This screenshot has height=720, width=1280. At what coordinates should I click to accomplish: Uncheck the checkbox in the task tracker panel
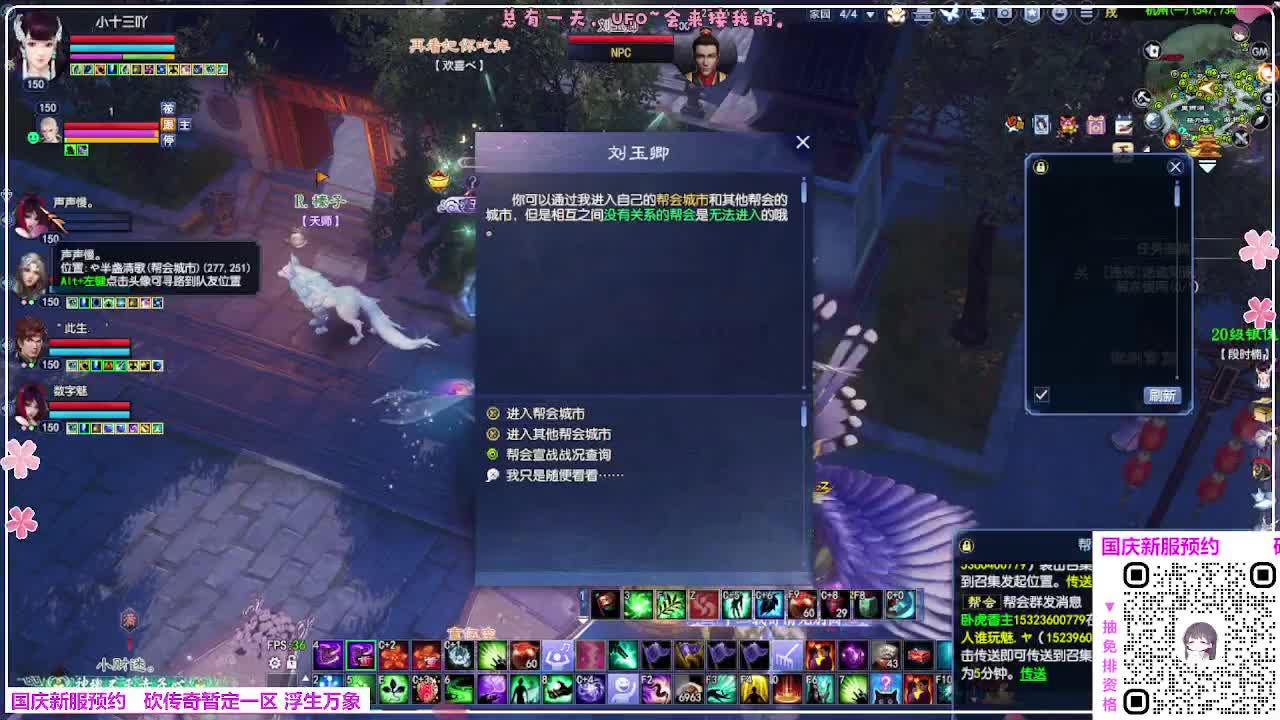[1041, 395]
